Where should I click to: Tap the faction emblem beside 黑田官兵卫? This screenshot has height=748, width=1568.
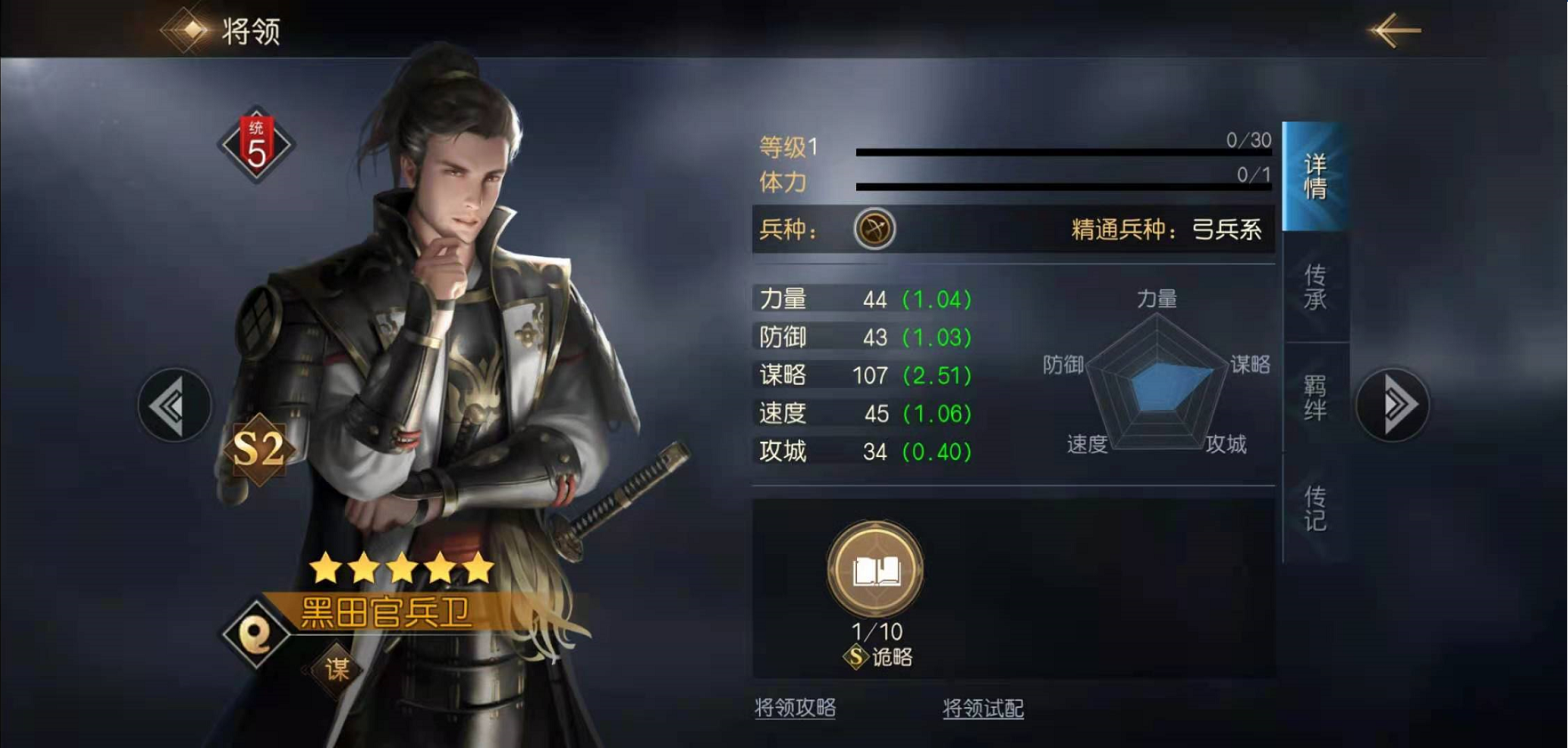pyautogui.click(x=256, y=634)
